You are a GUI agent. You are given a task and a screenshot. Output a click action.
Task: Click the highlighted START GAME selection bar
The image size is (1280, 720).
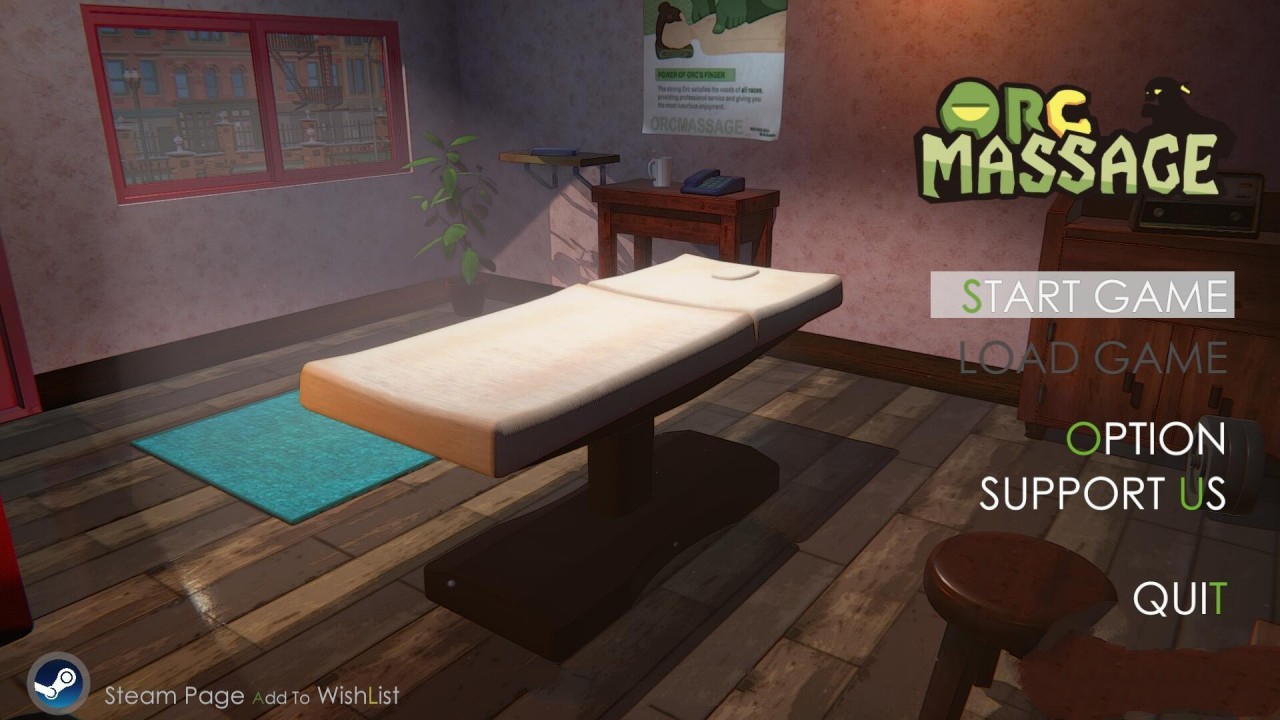(1083, 295)
